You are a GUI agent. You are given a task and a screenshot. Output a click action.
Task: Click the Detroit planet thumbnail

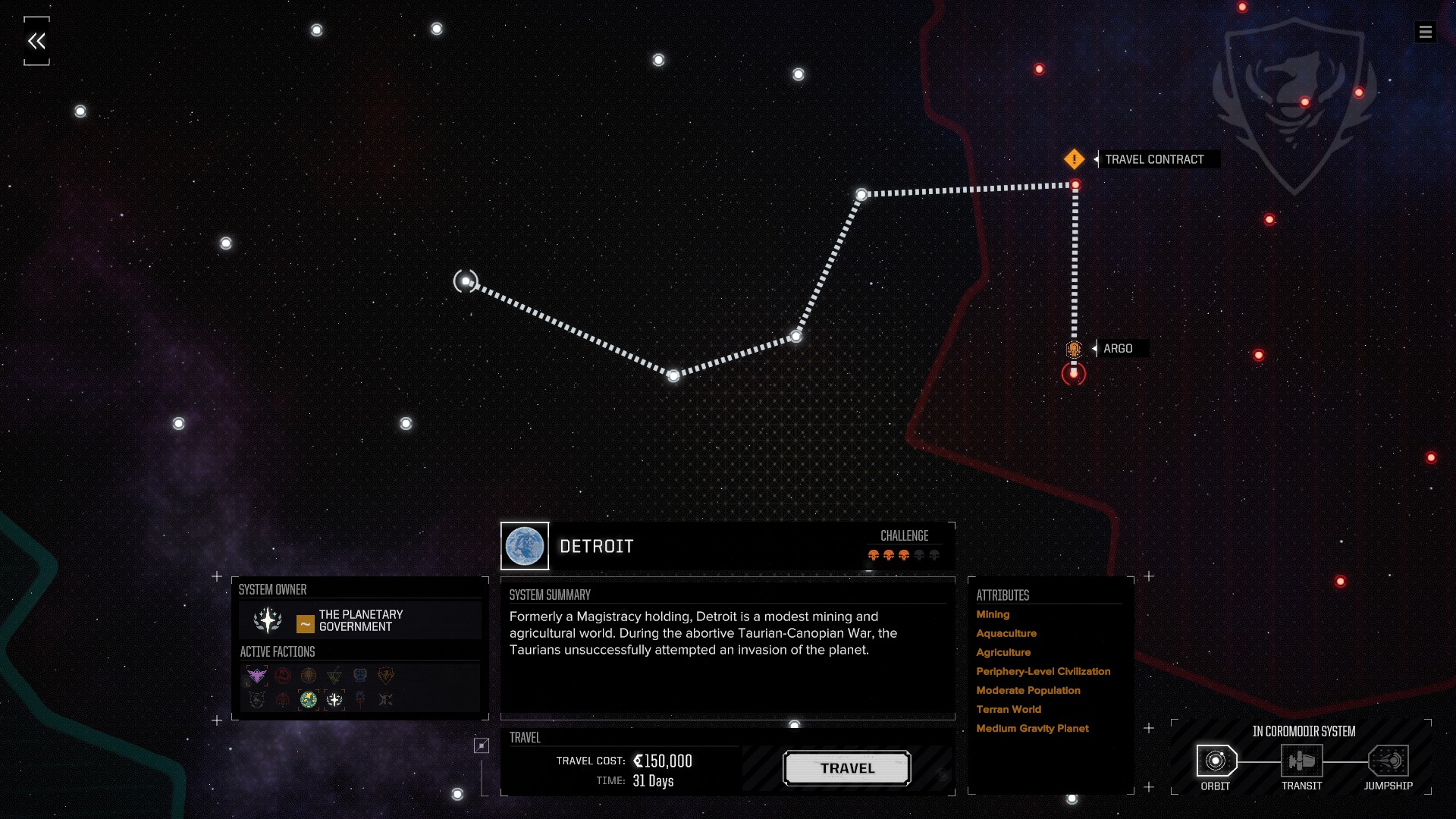pos(525,546)
